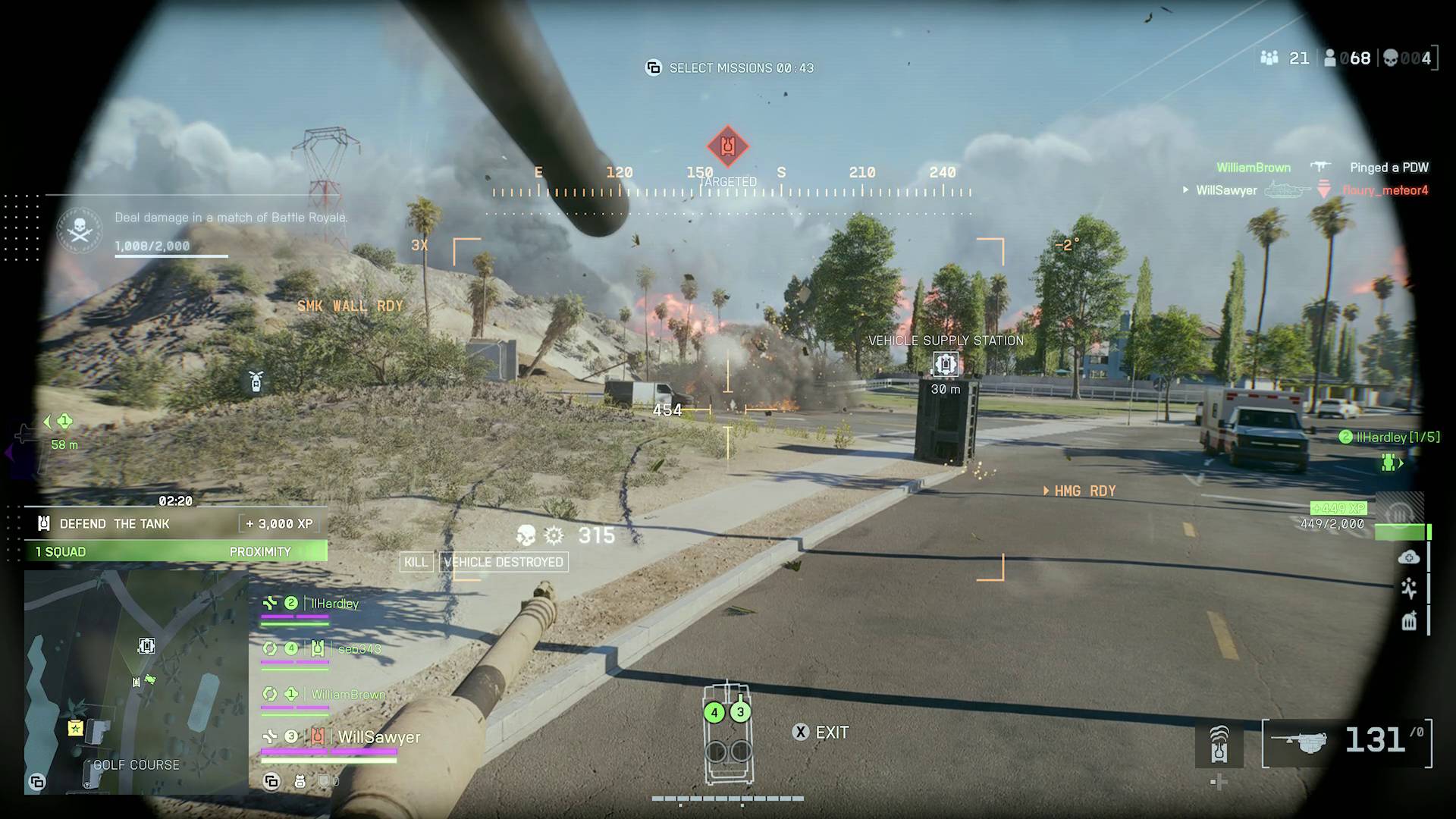This screenshot has height=819, width=1456.
Task: Expand the chevron next to WillSawyer in killfeed
Action: click(1185, 190)
